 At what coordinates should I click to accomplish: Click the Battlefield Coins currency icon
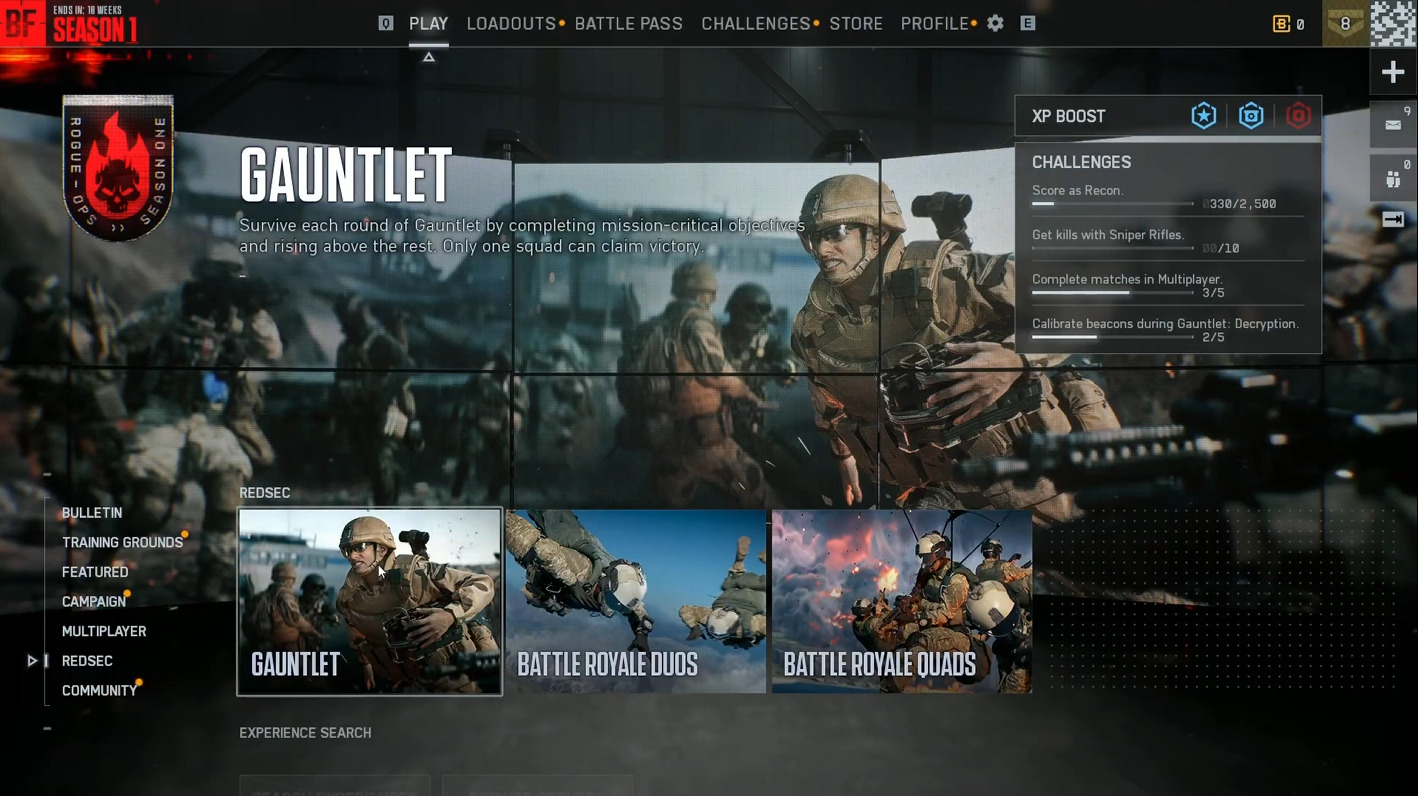[1281, 23]
